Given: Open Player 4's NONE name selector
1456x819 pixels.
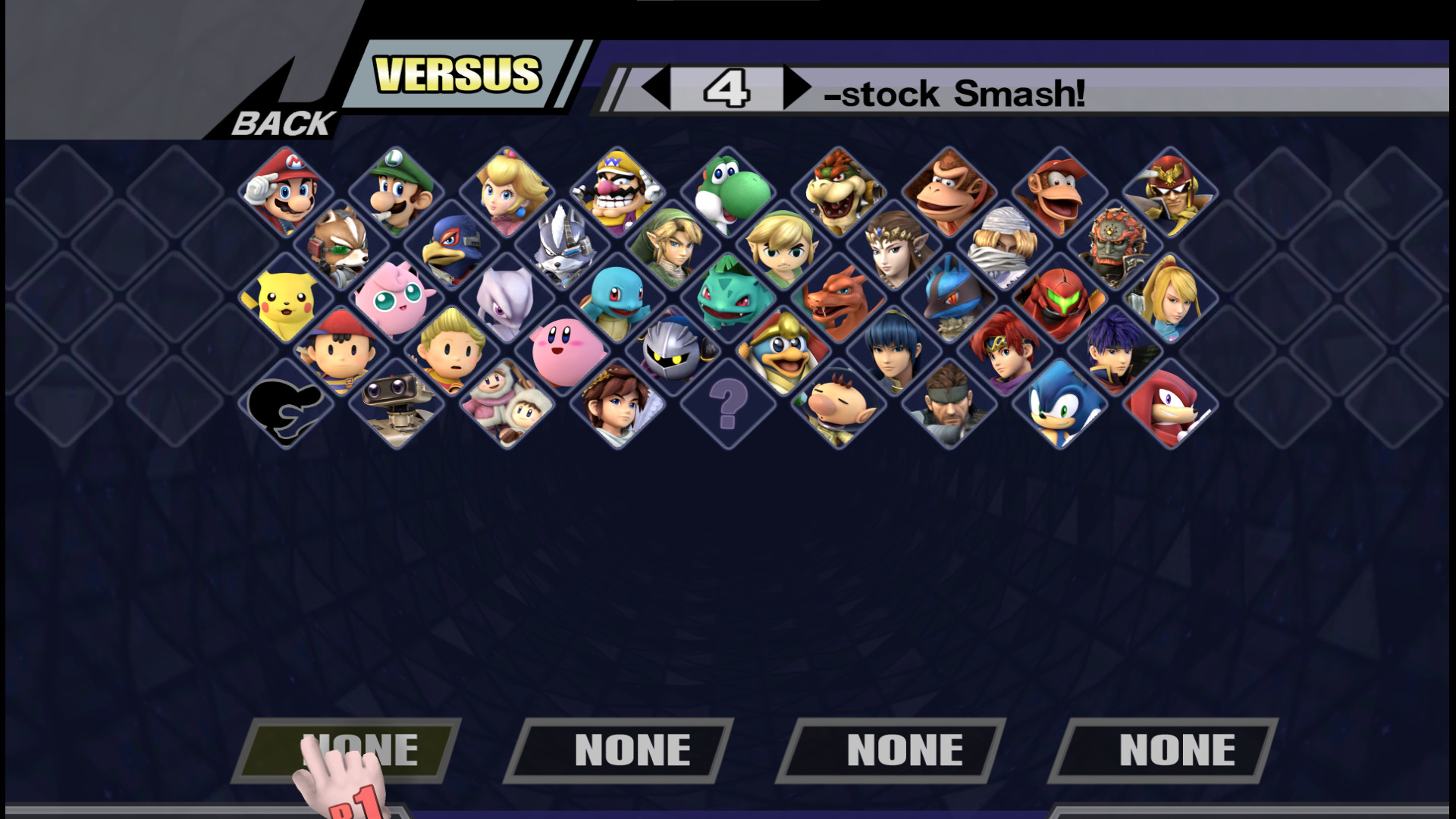Looking at the screenshot, I should tap(1175, 749).
